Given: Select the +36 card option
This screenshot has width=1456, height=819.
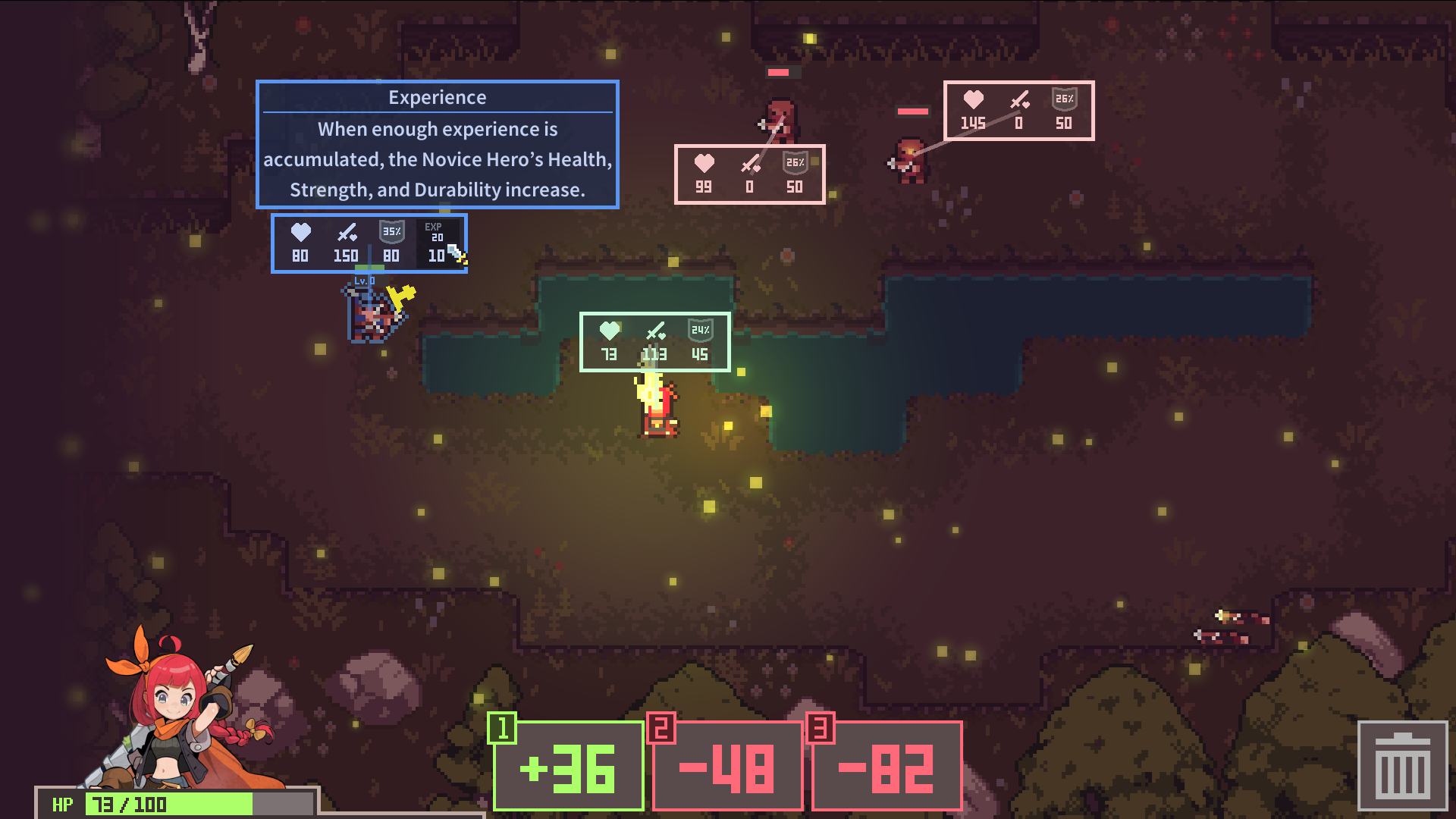Looking at the screenshot, I should click(x=568, y=768).
